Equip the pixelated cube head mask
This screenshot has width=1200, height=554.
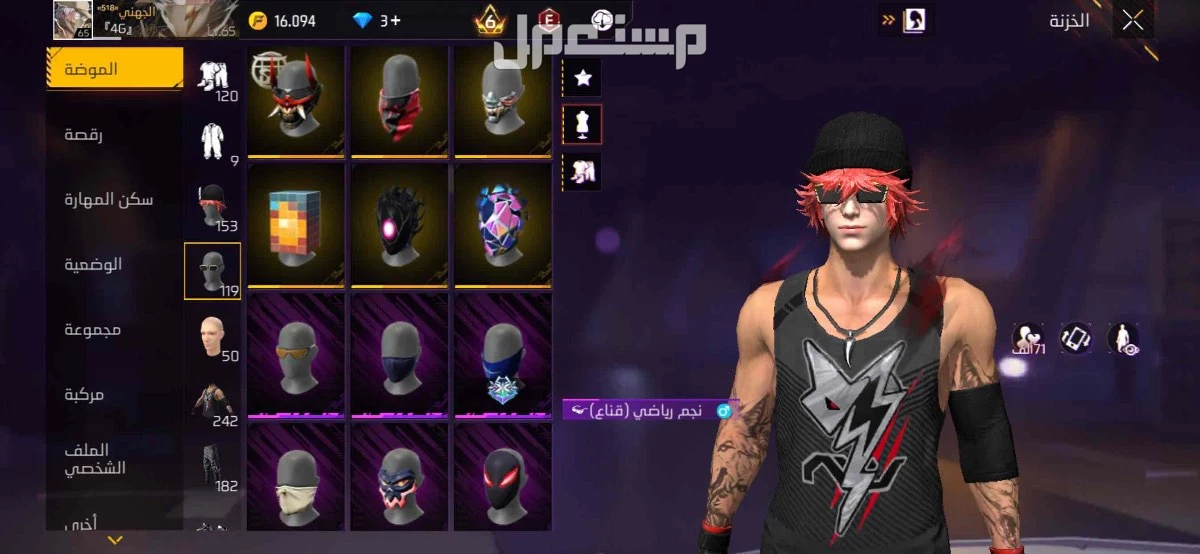(296, 225)
